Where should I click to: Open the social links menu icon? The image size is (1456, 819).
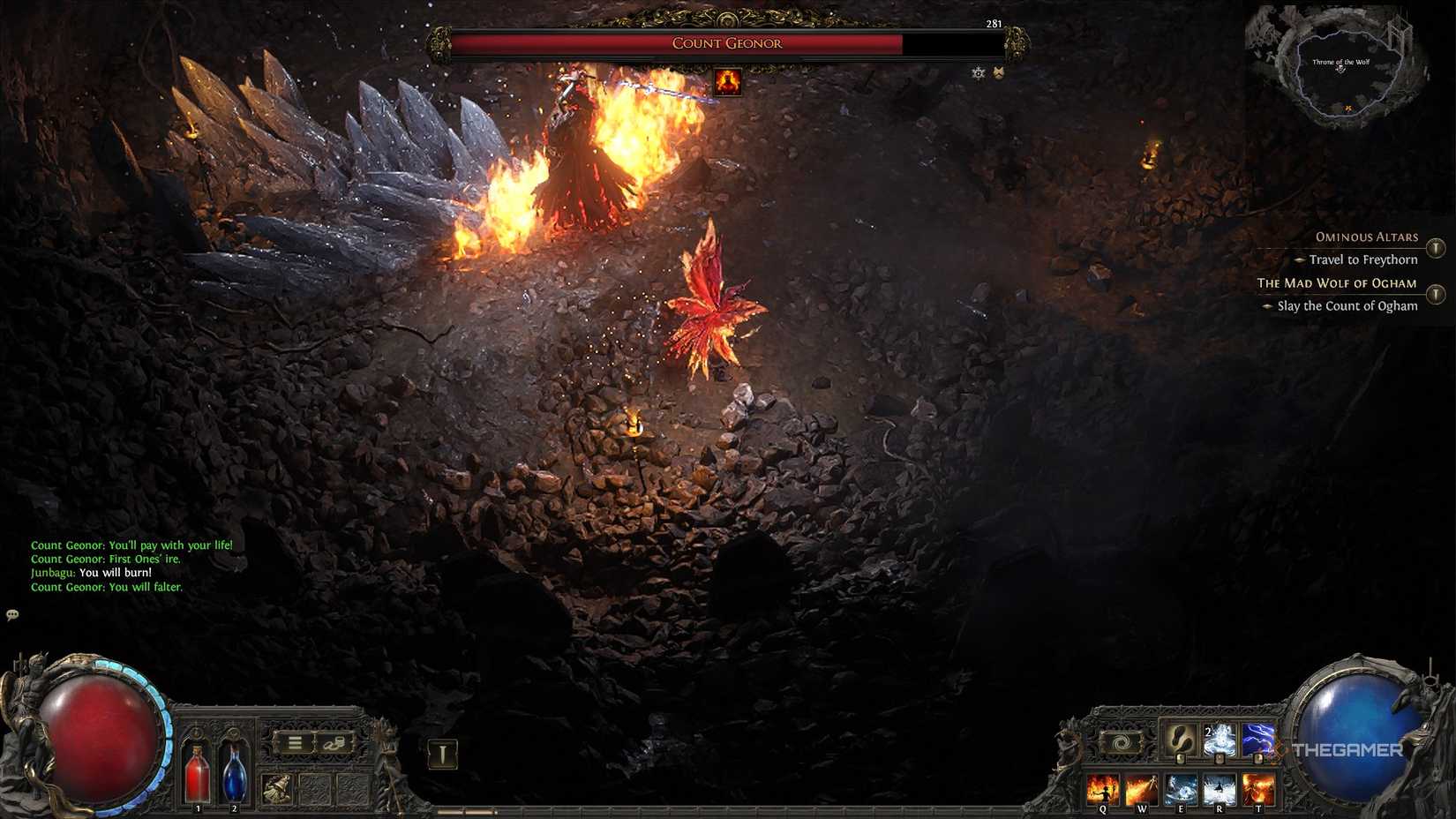click(x=334, y=744)
